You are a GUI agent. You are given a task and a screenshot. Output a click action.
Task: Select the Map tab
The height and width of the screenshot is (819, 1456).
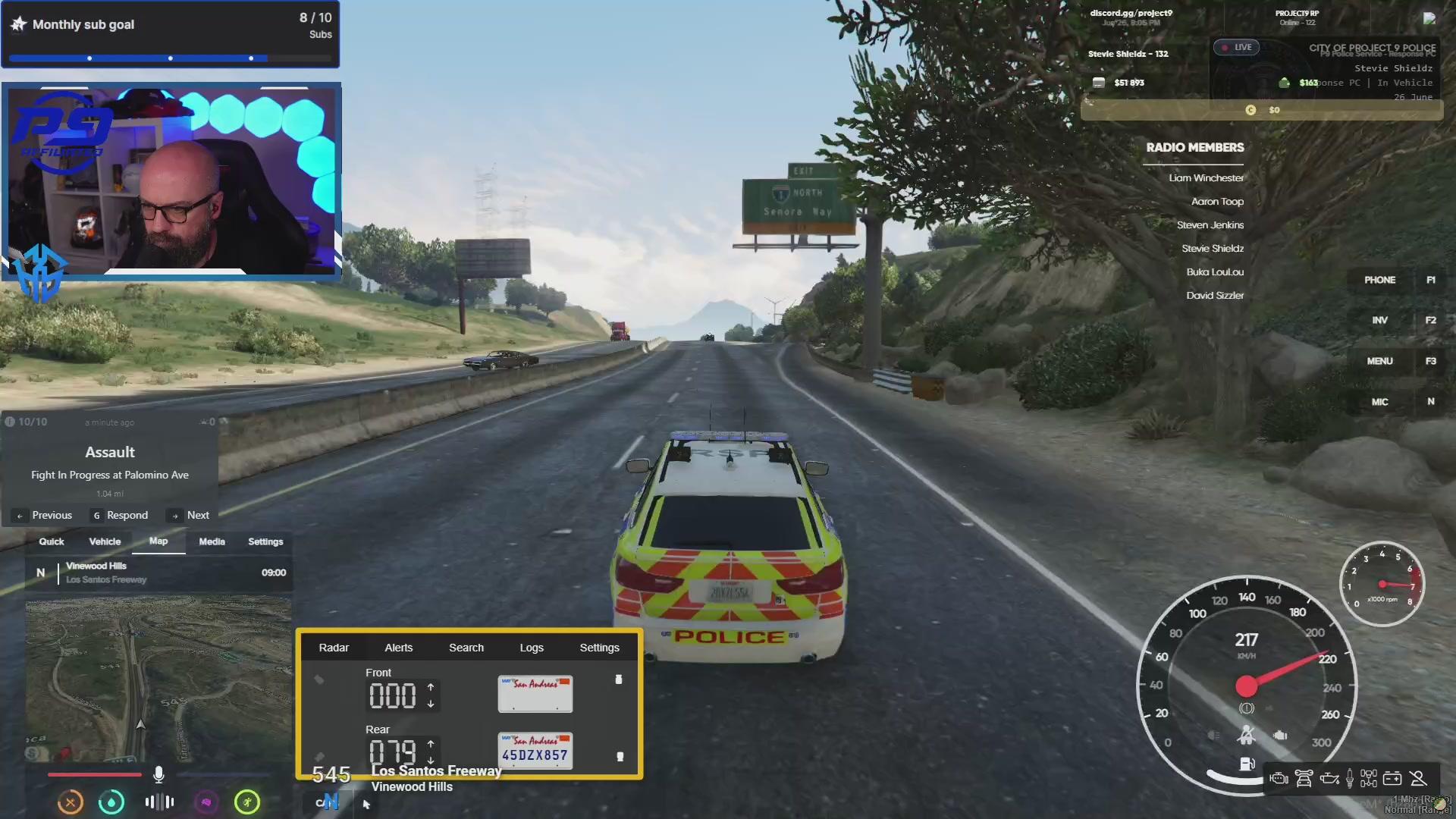[158, 541]
